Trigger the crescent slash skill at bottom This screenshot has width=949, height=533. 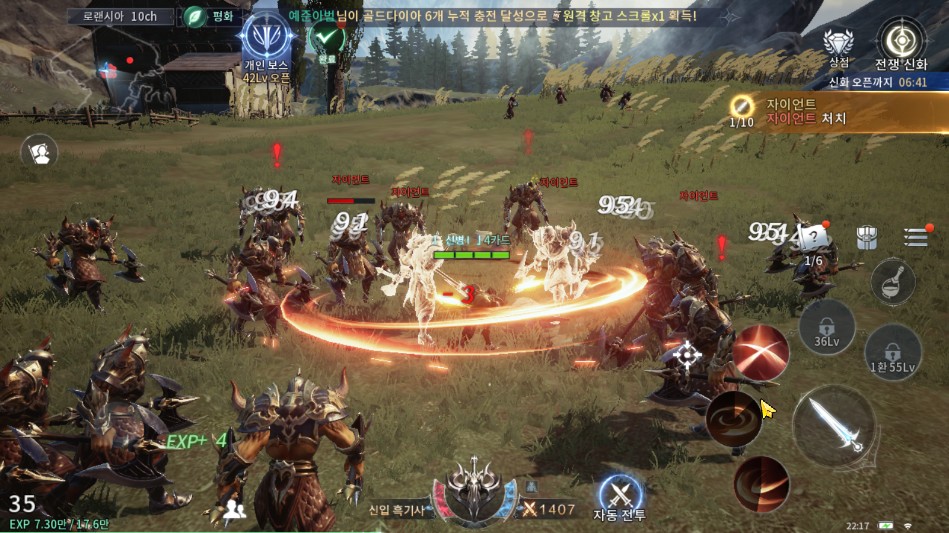click(761, 484)
